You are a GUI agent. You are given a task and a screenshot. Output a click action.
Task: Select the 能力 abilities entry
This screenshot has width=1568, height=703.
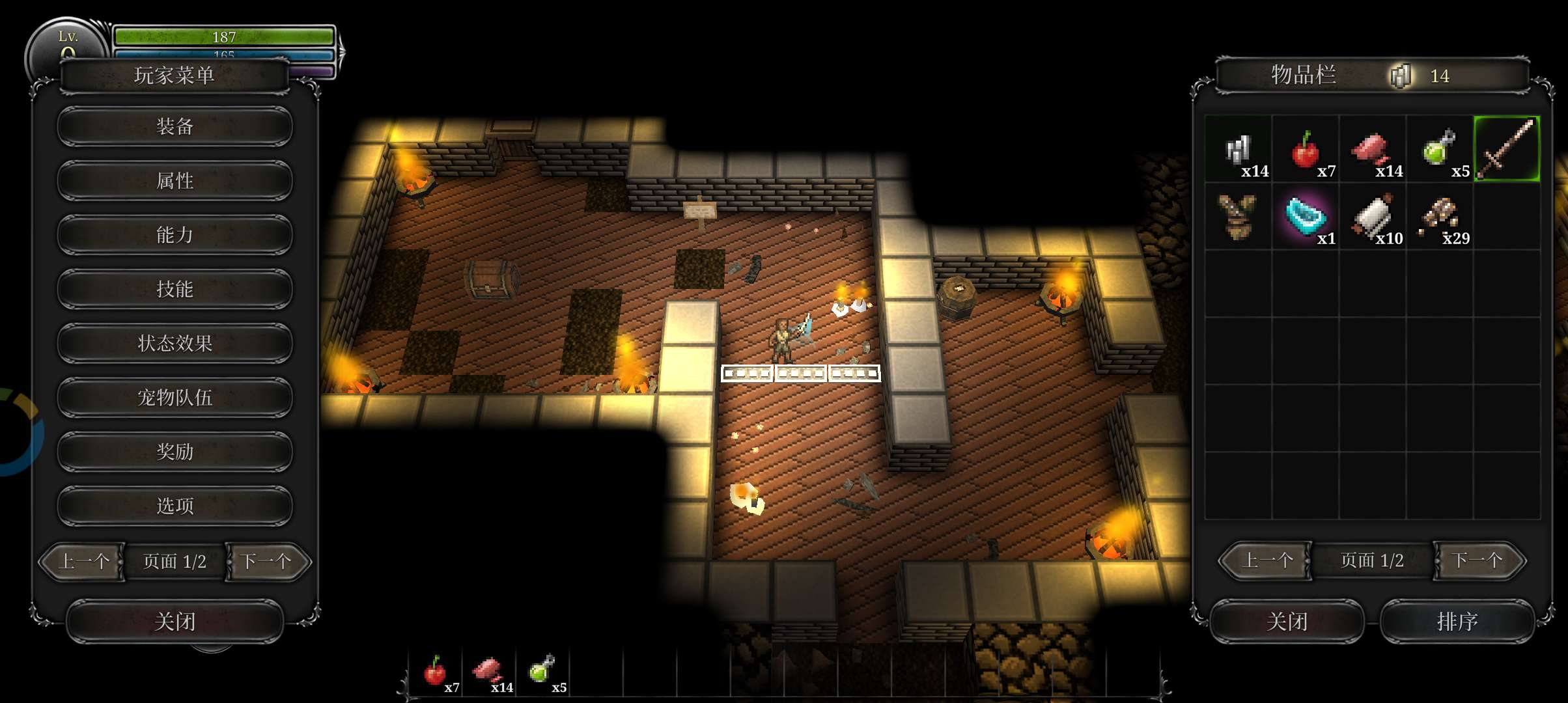click(x=175, y=234)
